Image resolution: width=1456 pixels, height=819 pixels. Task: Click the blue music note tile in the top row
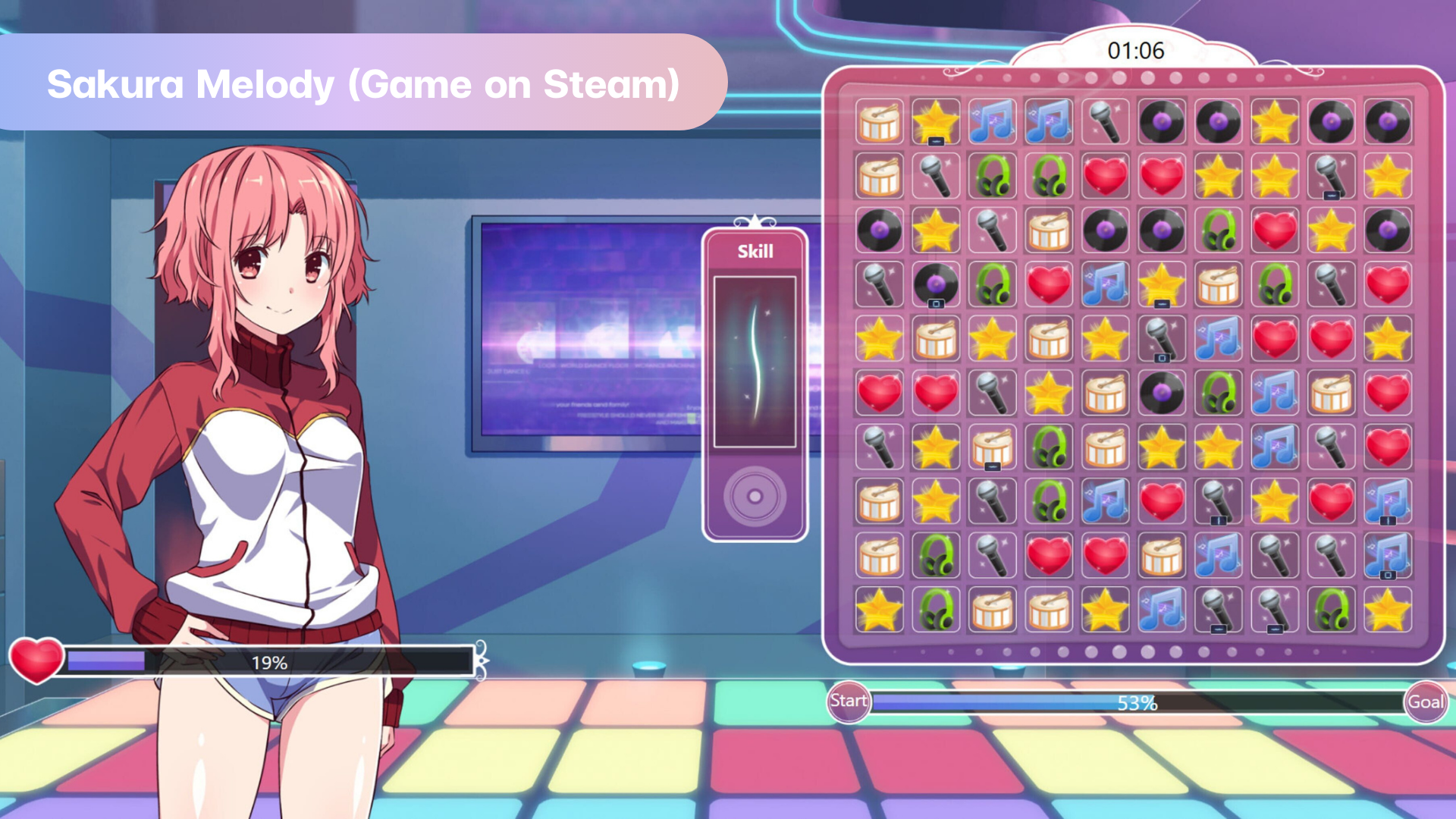992,121
